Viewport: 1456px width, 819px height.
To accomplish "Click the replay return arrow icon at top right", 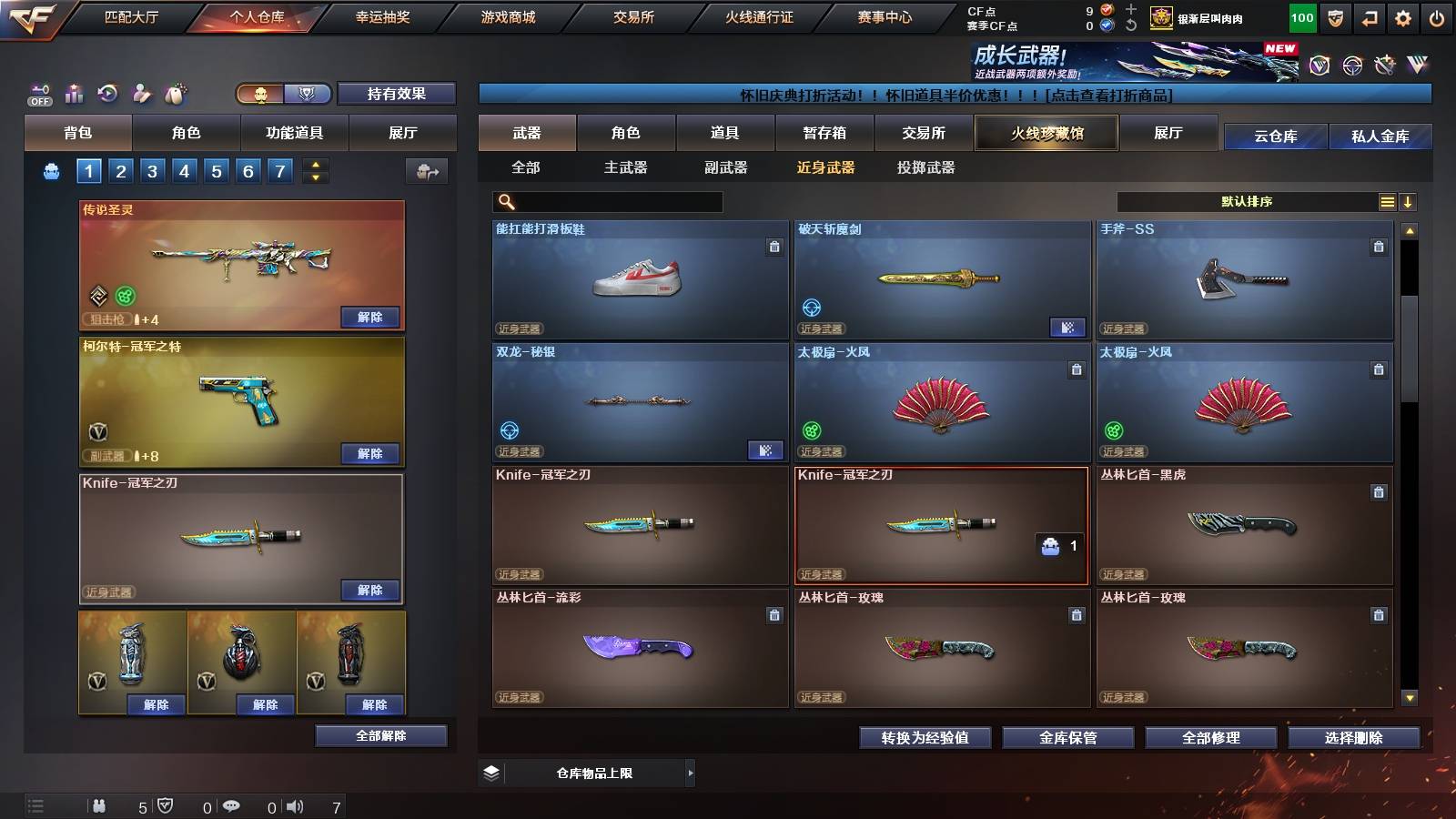I will click(1370, 16).
